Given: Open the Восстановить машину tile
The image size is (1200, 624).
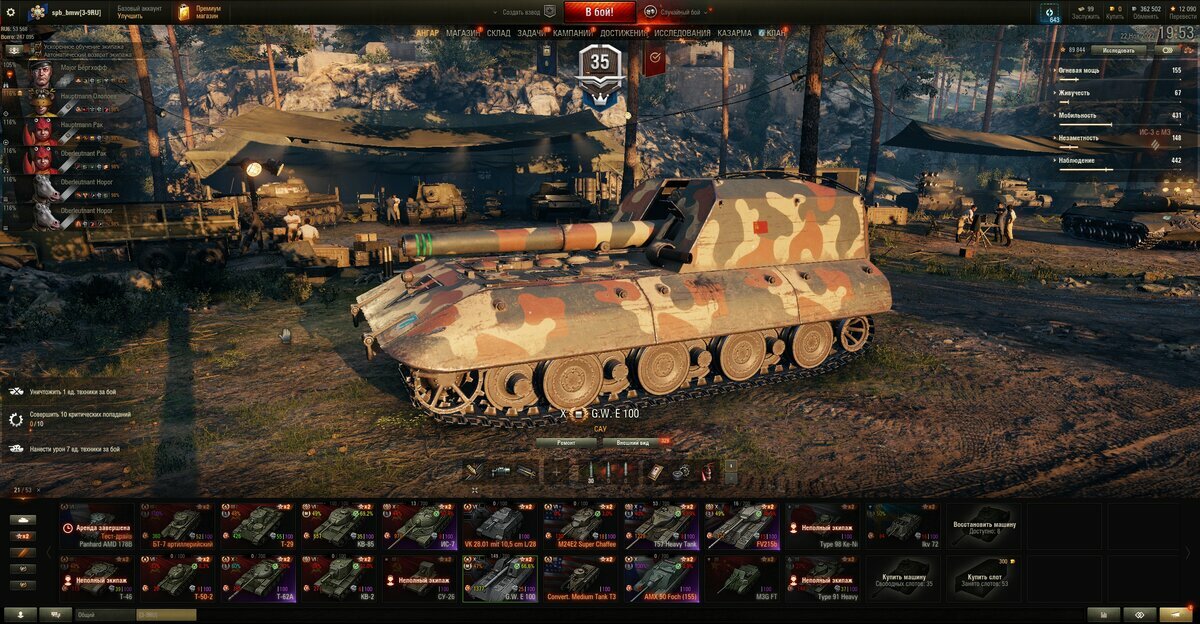Looking at the screenshot, I should [x=985, y=526].
